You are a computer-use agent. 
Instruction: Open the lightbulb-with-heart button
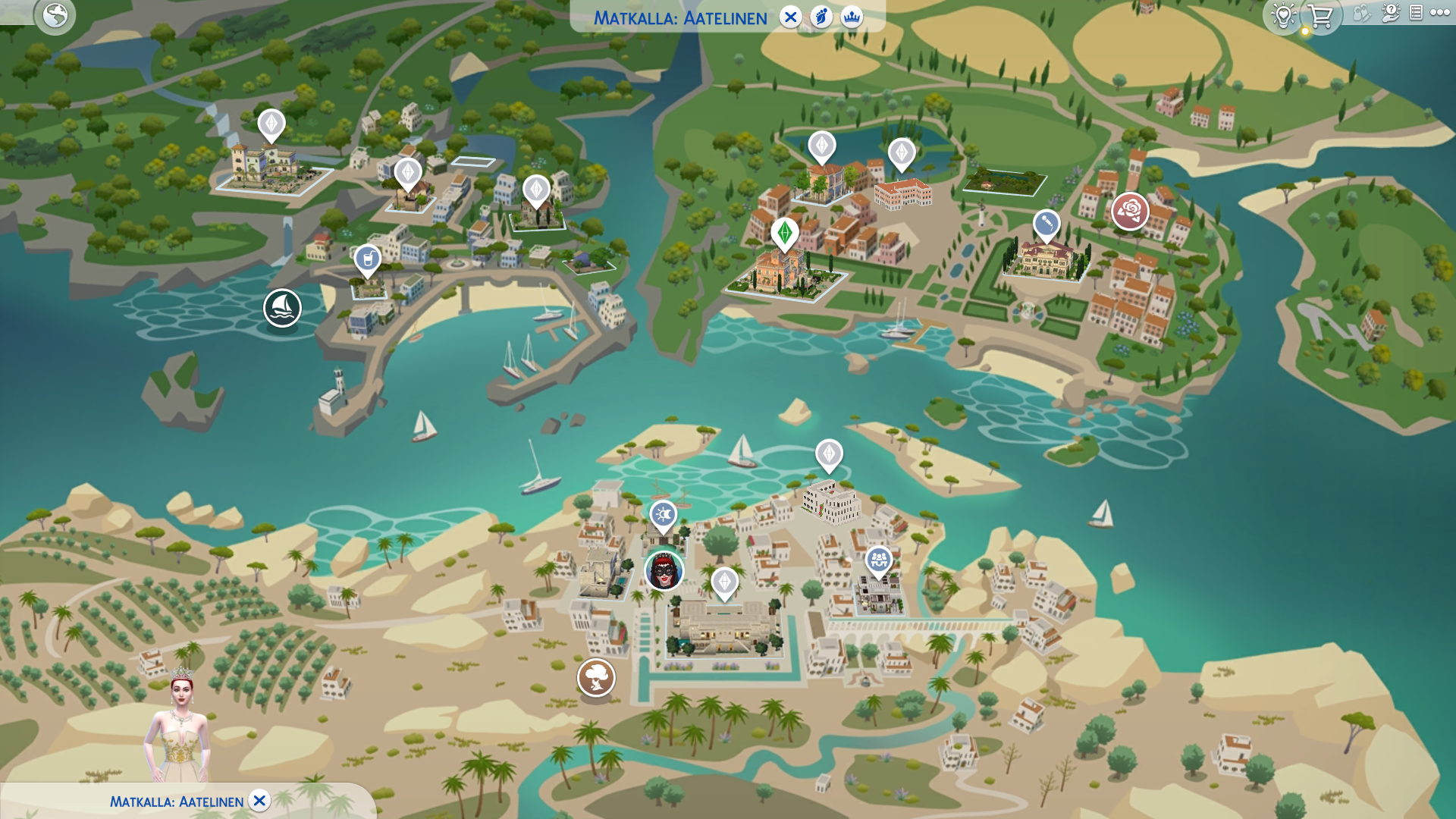[x=1283, y=15]
